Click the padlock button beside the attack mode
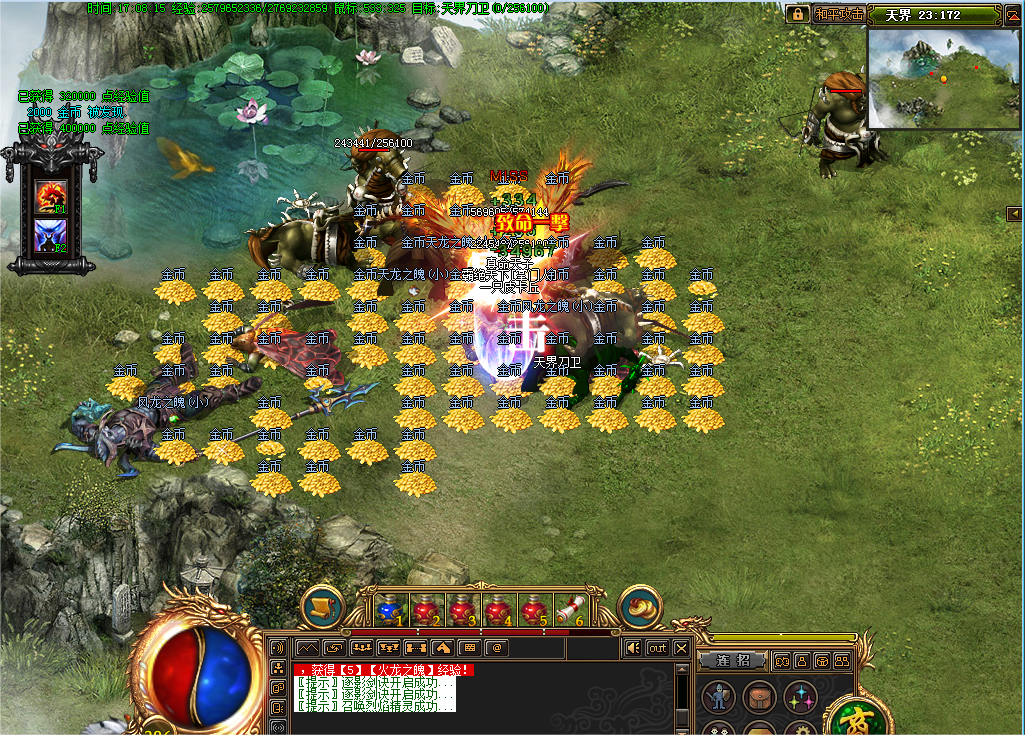The height and width of the screenshot is (735, 1025). pyautogui.click(x=797, y=14)
